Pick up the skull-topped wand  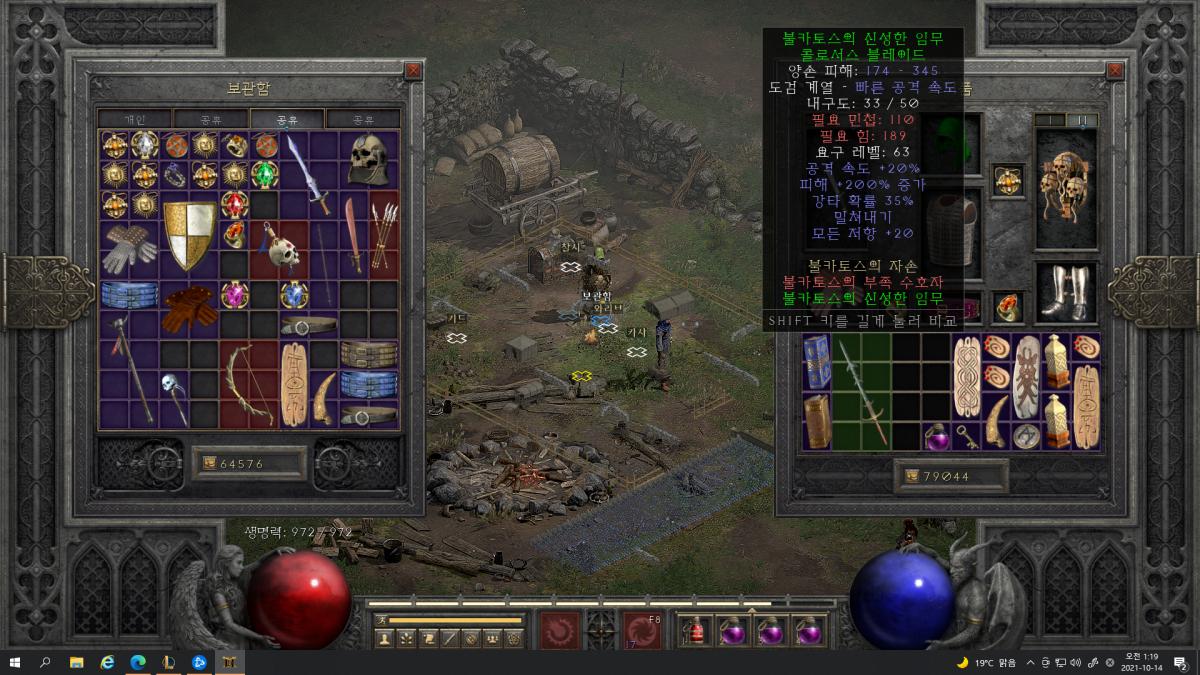174,397
